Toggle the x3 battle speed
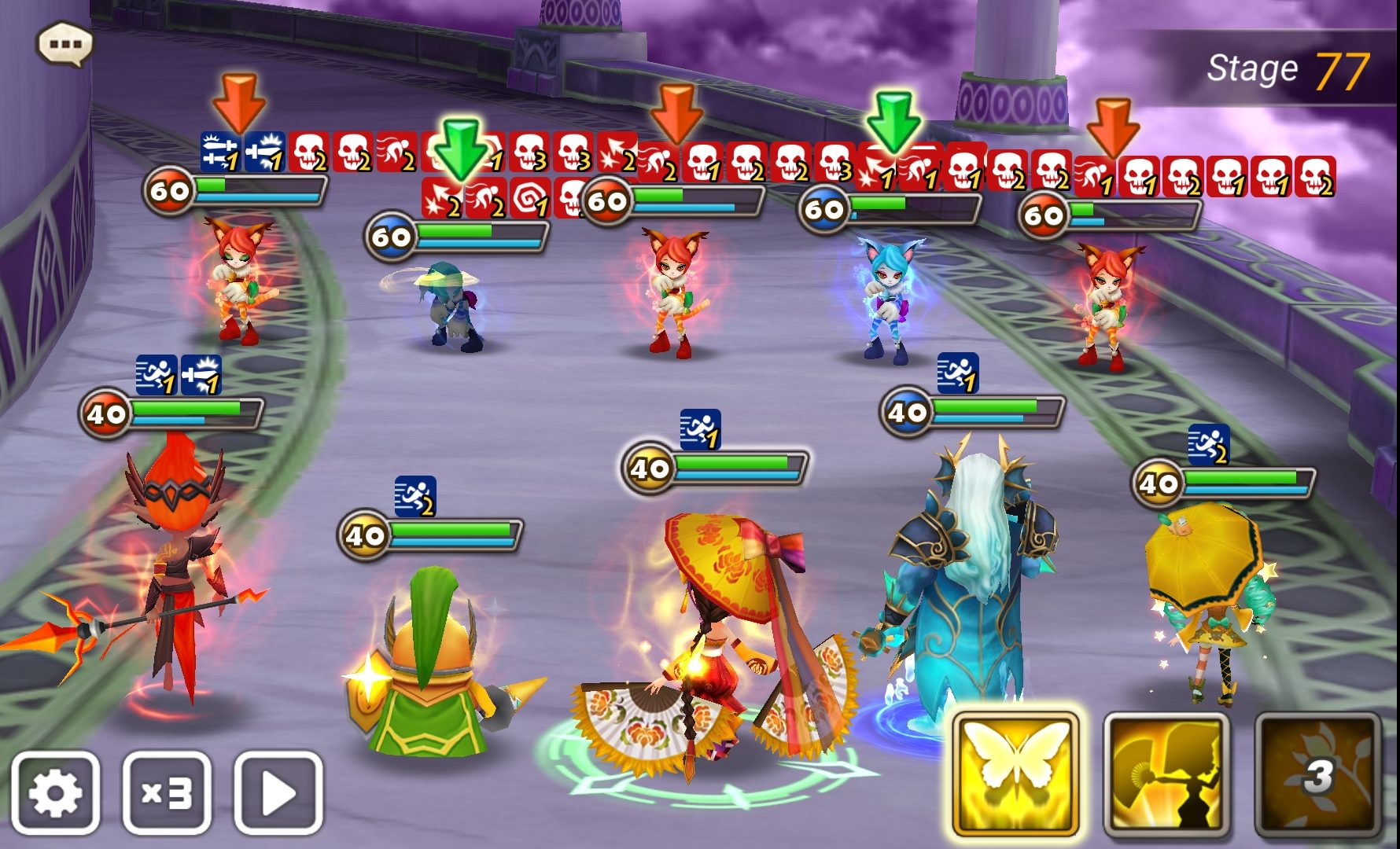The width and height of the screenshot is (1400, 849). coord(167,792)
